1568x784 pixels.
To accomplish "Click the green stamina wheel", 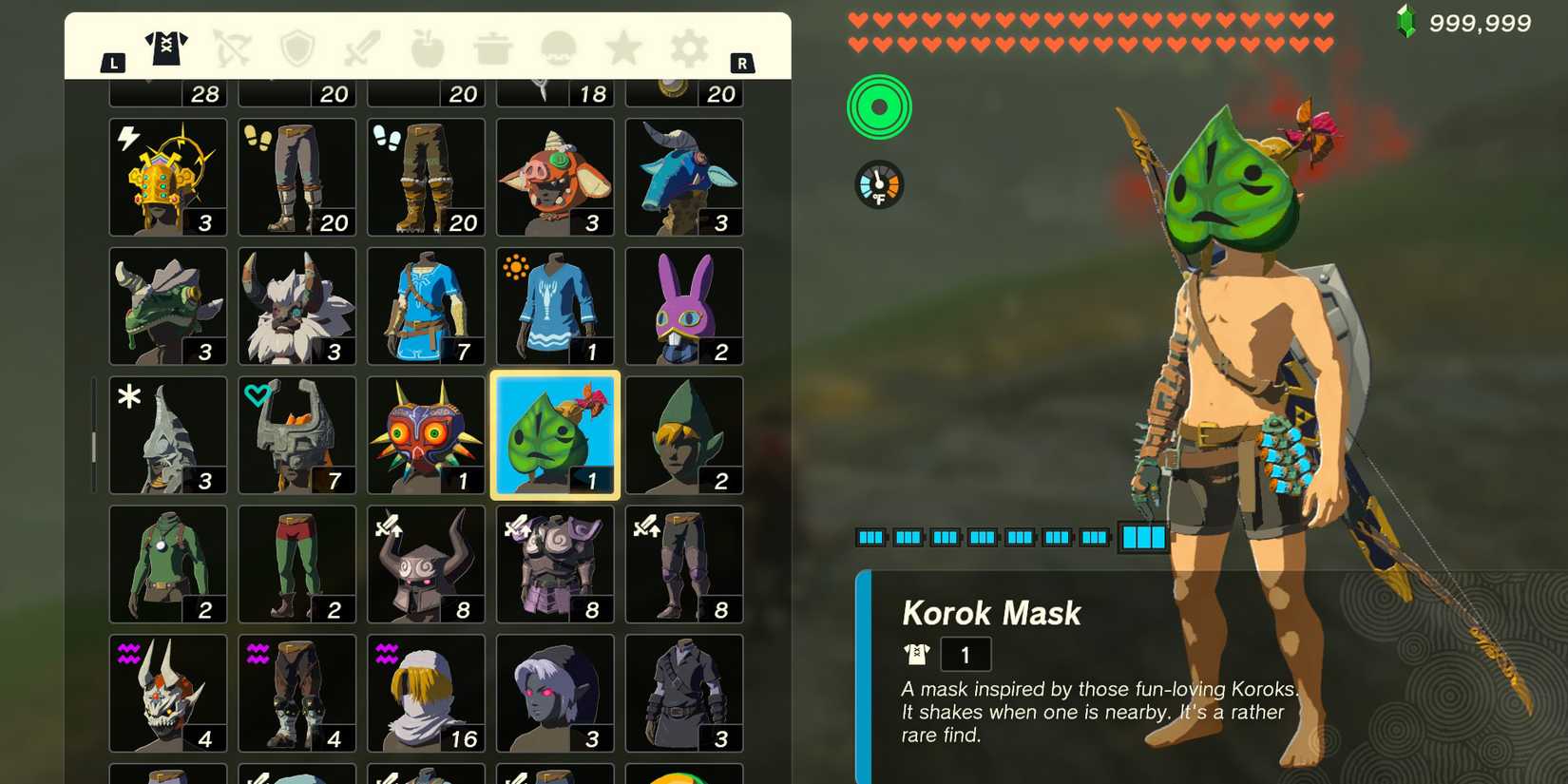I will coord(879,107).
